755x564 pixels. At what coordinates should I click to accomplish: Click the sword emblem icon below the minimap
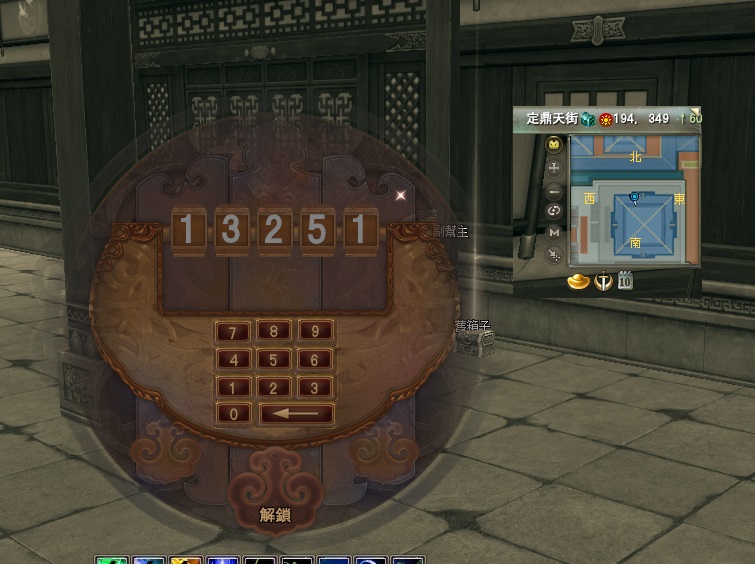[603, 281]
